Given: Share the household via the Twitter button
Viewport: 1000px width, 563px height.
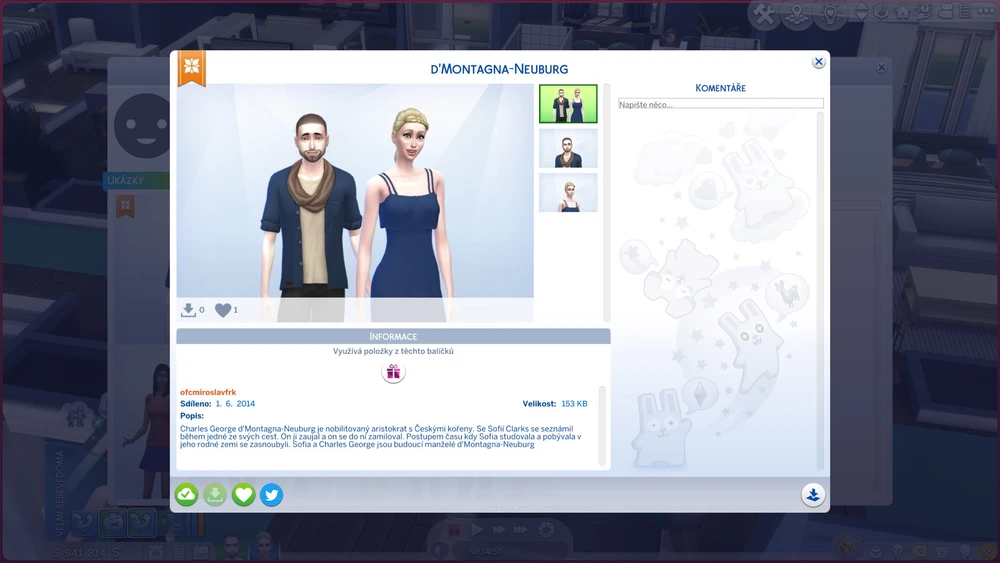Looking at the screenshot, I should point(271,494).
